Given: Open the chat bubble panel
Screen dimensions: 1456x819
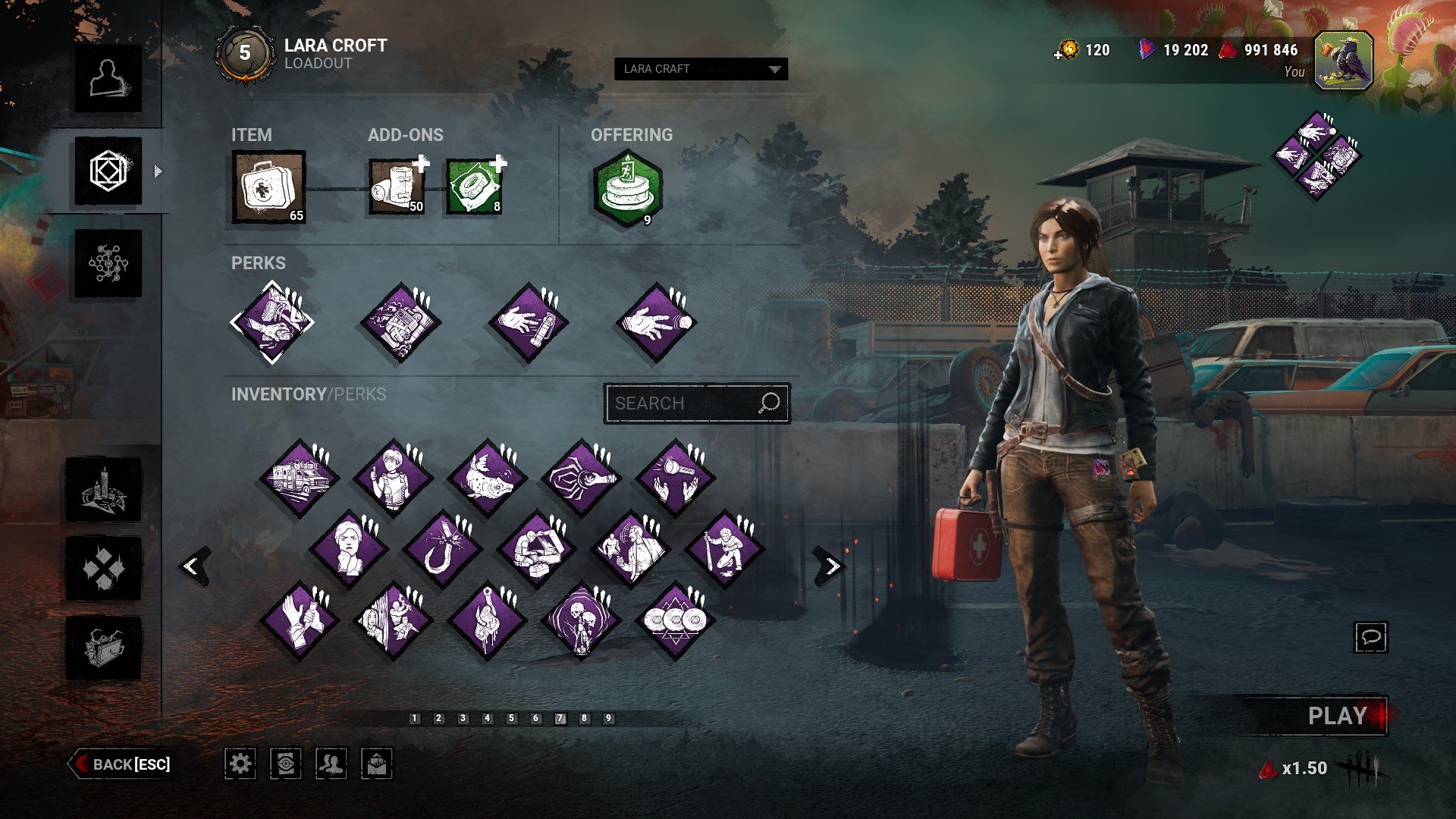Looking at the screenshot, I should pos(1370,637).
